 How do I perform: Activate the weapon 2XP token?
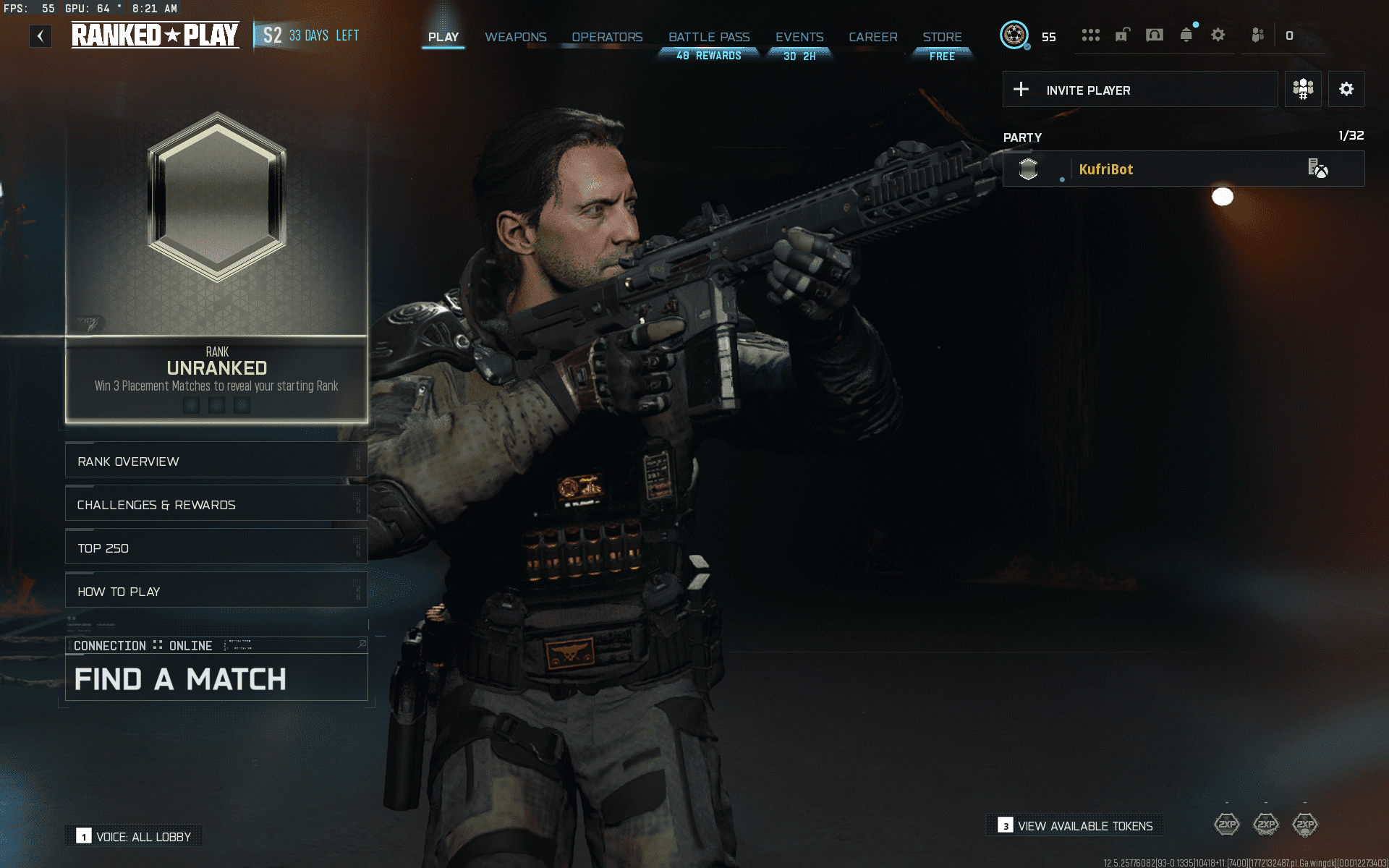[1266, 825]
